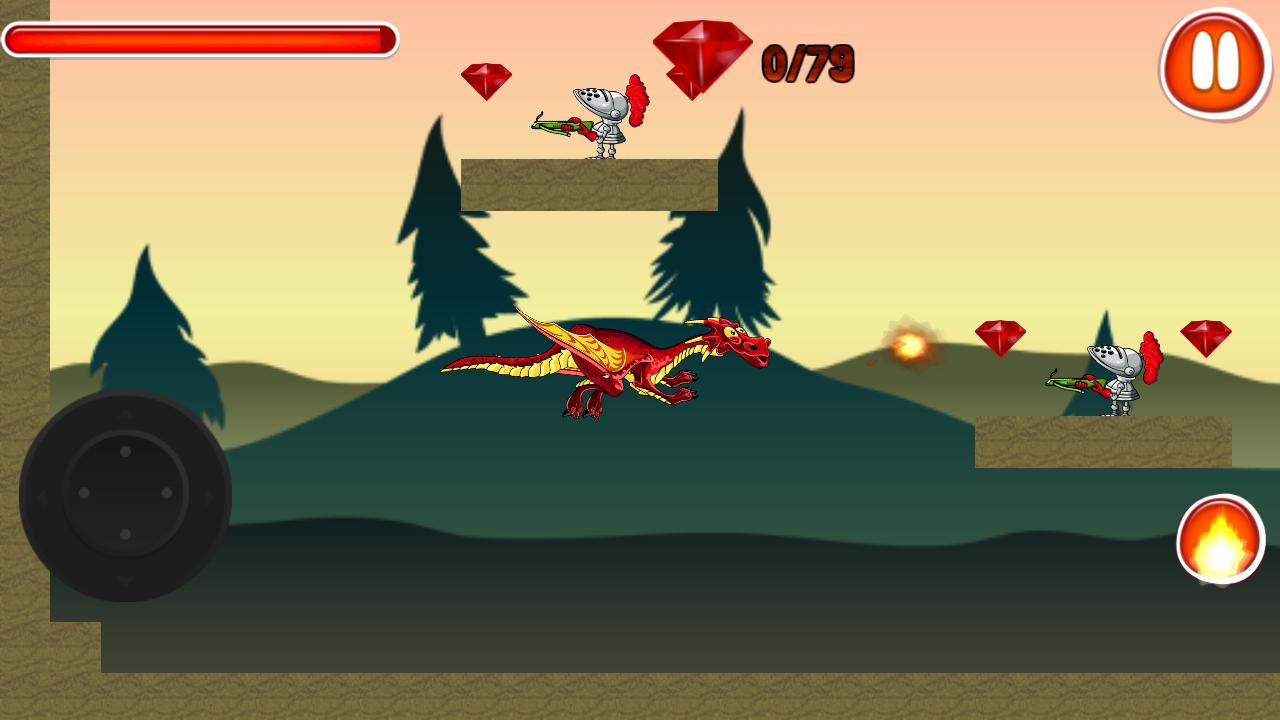Tap the center of the joystick pad
Viewport: 1280px width, 720px height.
[x=124, y=495]
